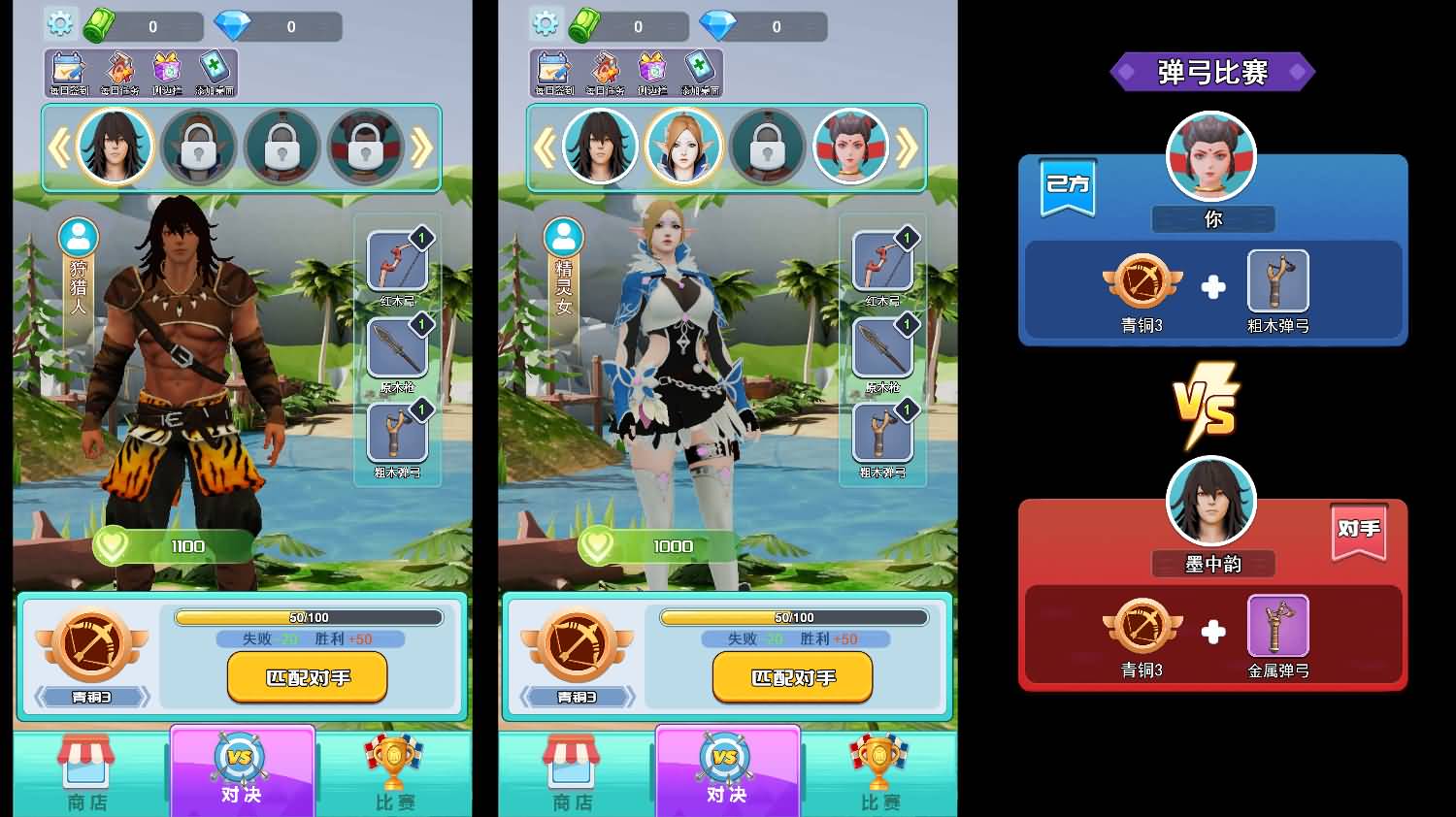Switch to the 比赛 tournament tab
This screenshot has width=1456, height=817.
pos(392,771)
